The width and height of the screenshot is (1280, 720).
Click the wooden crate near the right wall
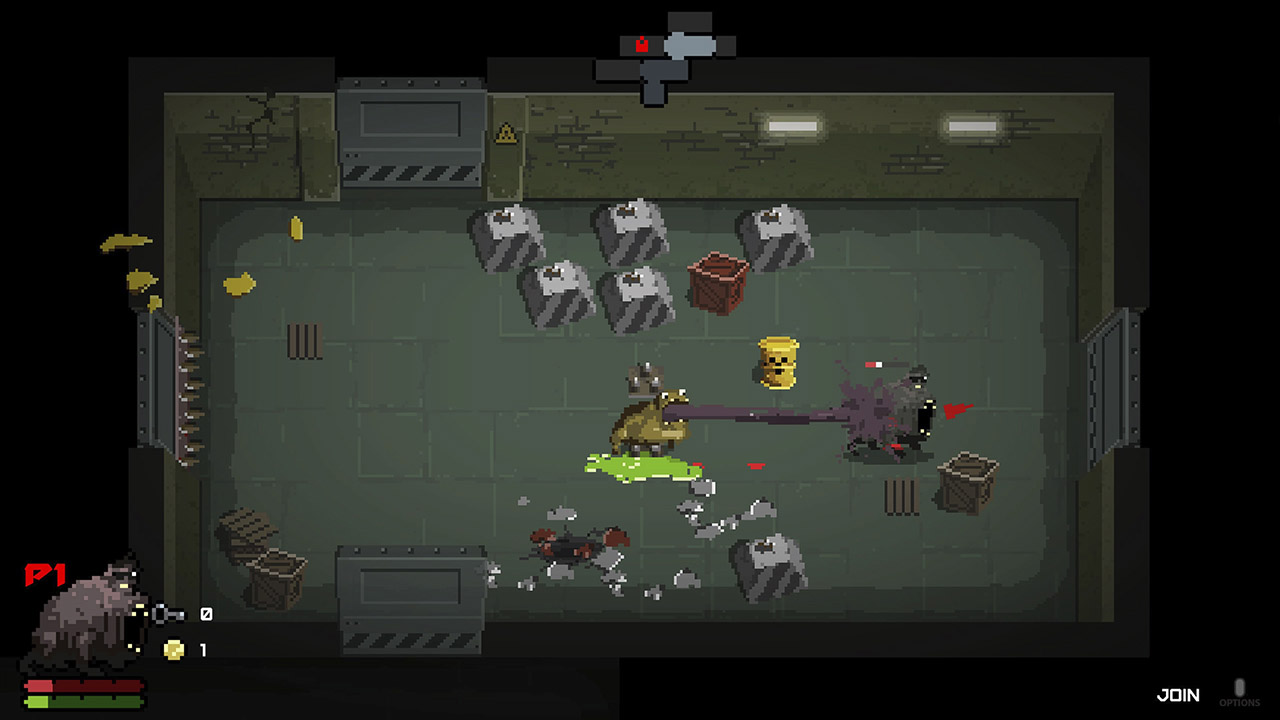point(963,481)
